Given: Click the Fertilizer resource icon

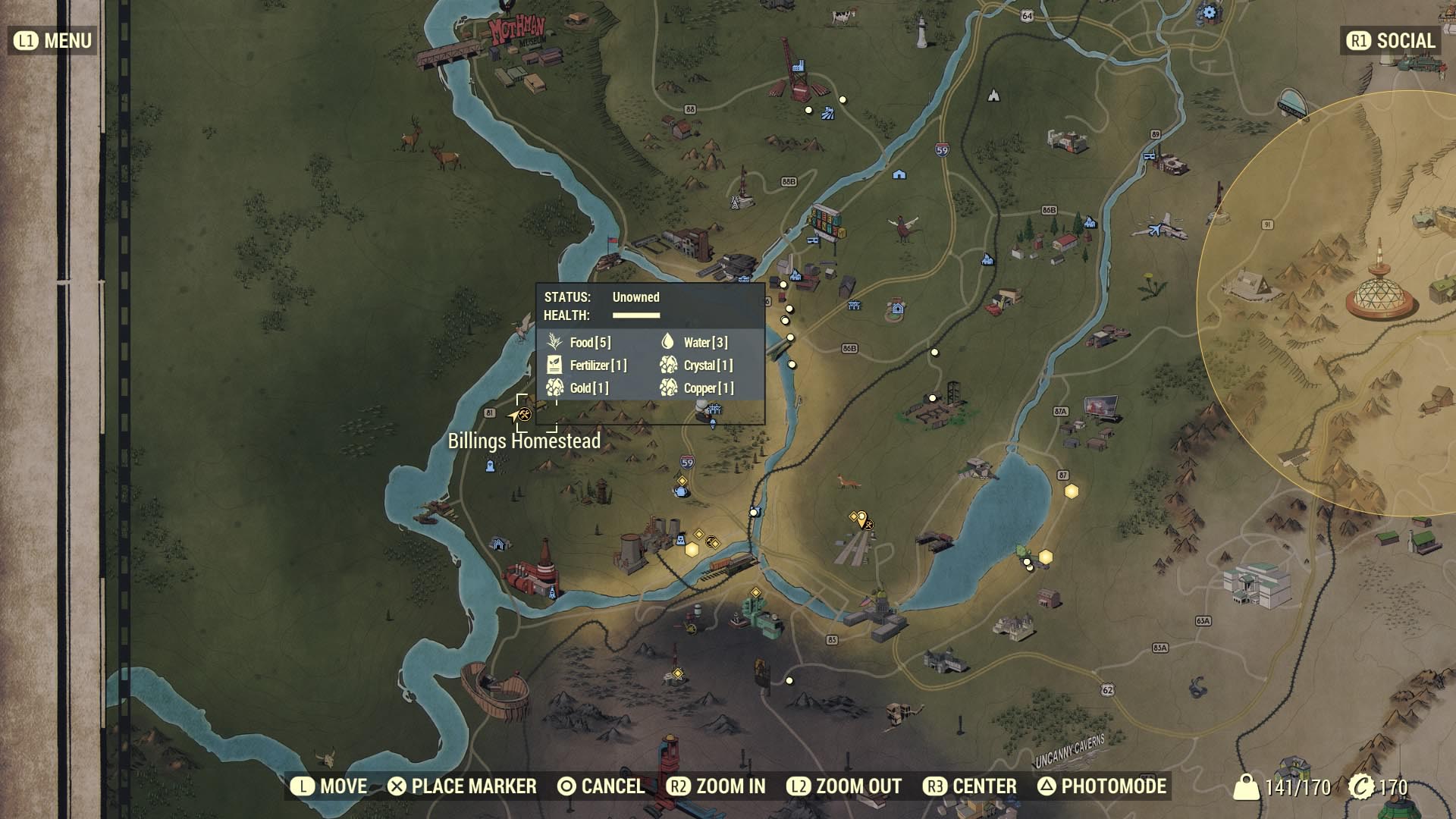Looking at the screenshot, I should point(554,365).
